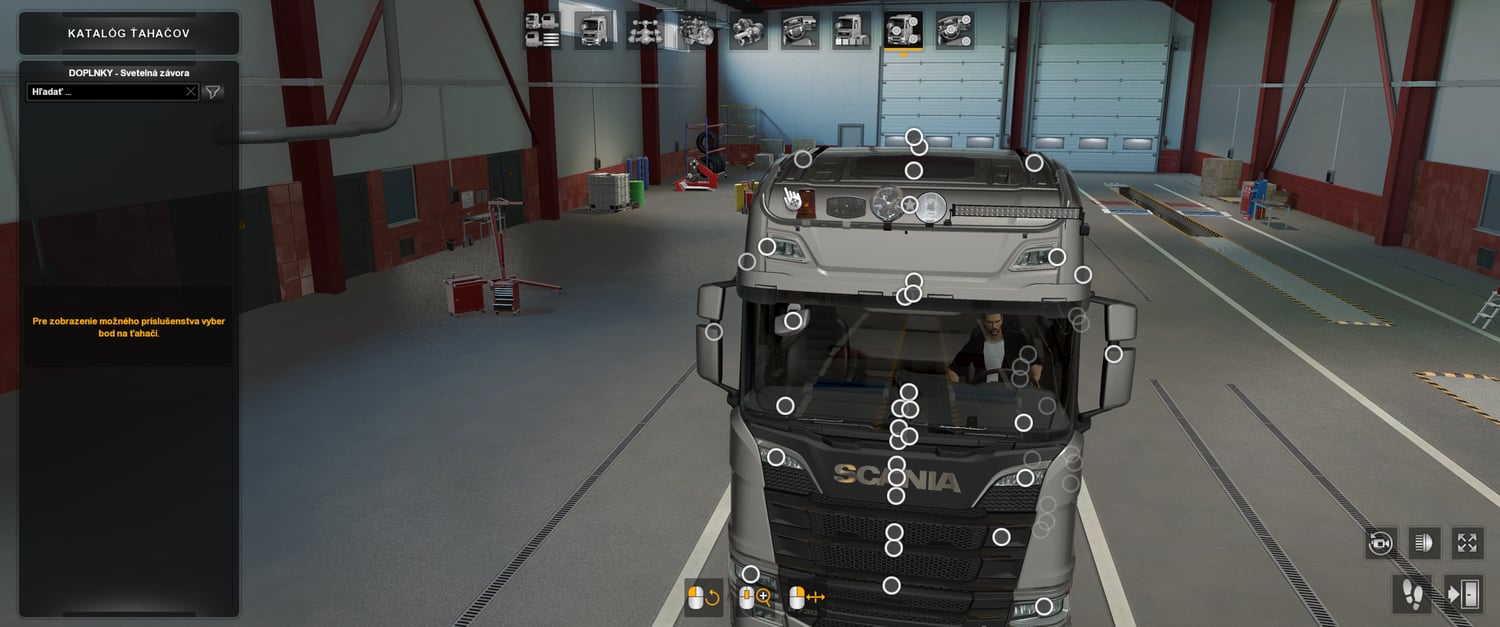Click the Hľadať search field
Screen dimensions: 1500x627
pyautogui.click(x=105, y=92)
